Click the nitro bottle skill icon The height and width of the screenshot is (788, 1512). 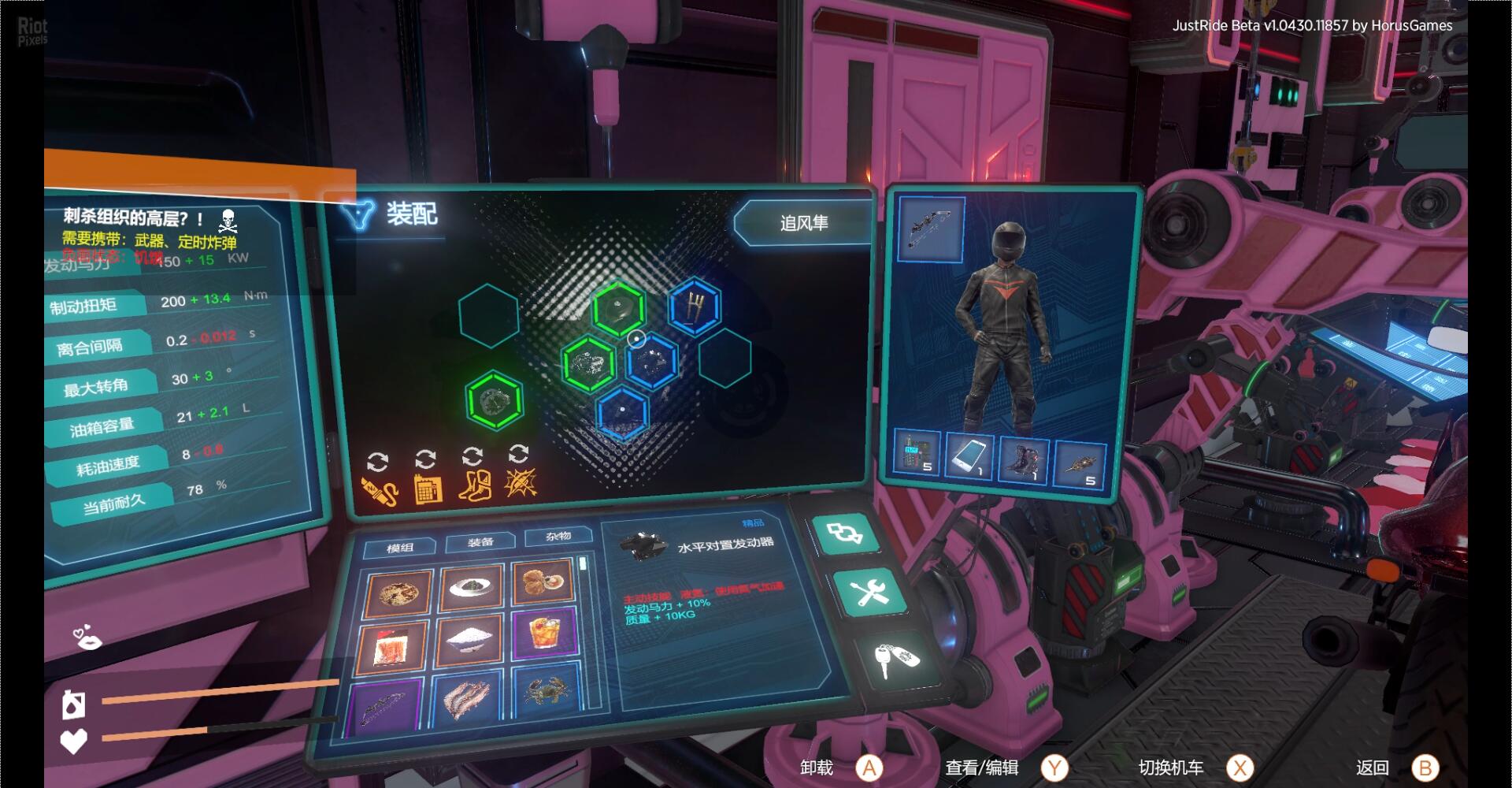pos(379,489)
